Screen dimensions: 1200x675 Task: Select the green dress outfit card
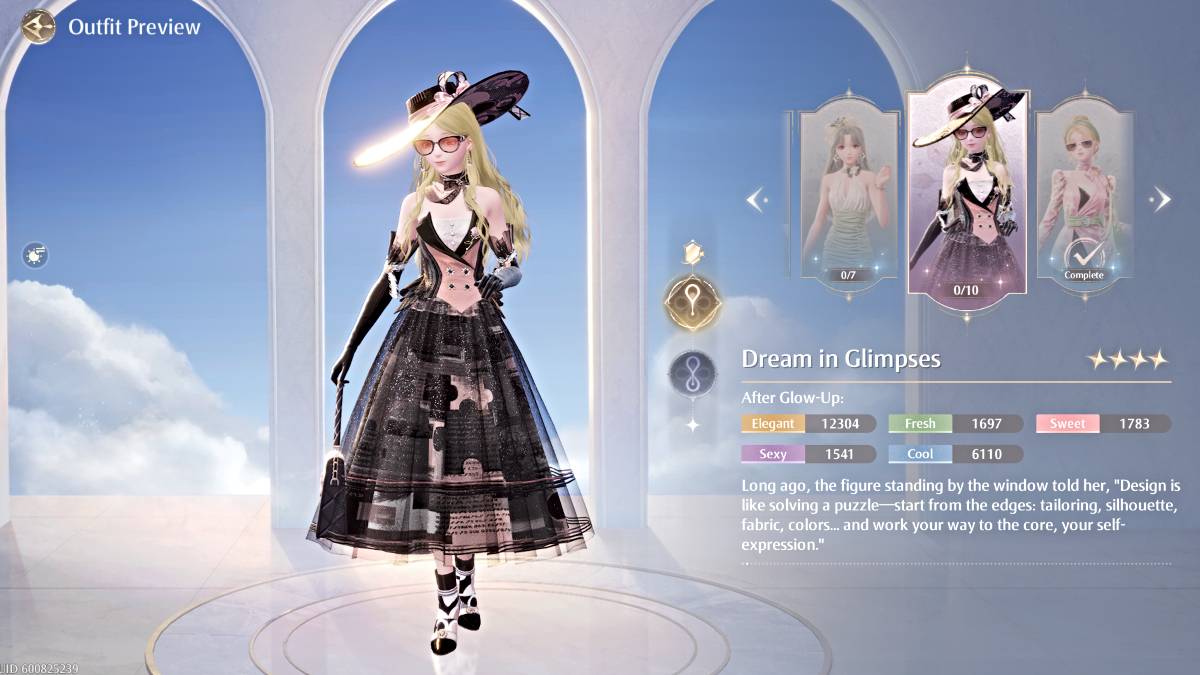849,195
